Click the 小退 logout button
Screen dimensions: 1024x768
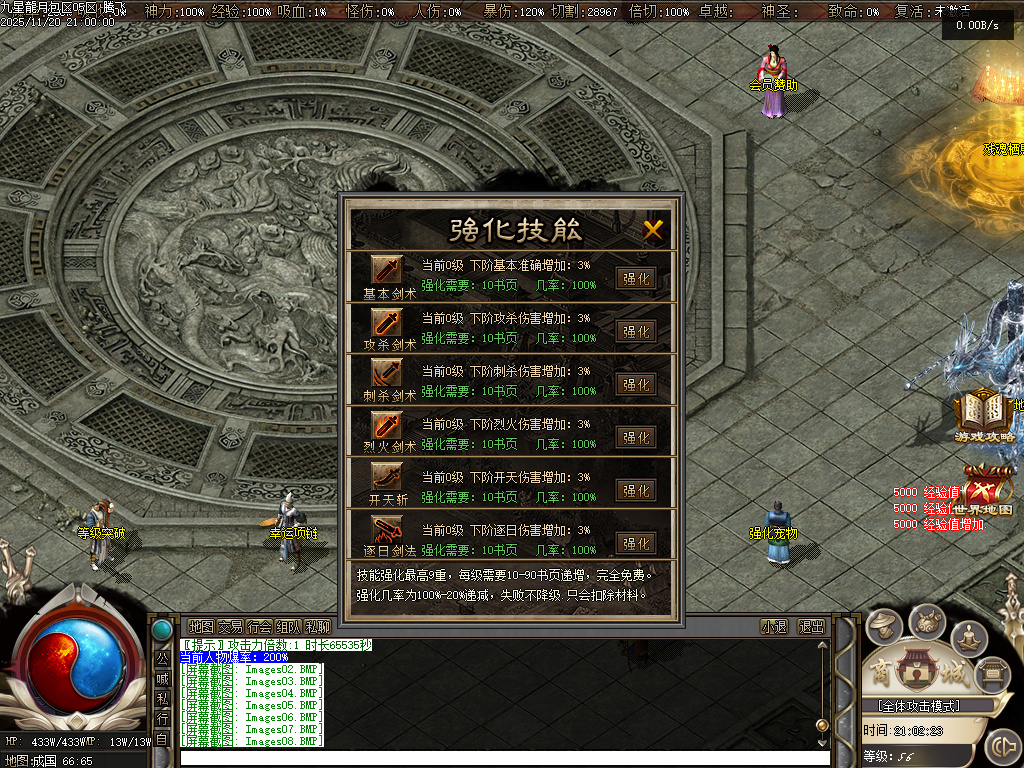pyautogui.click(x=774, y=627)
